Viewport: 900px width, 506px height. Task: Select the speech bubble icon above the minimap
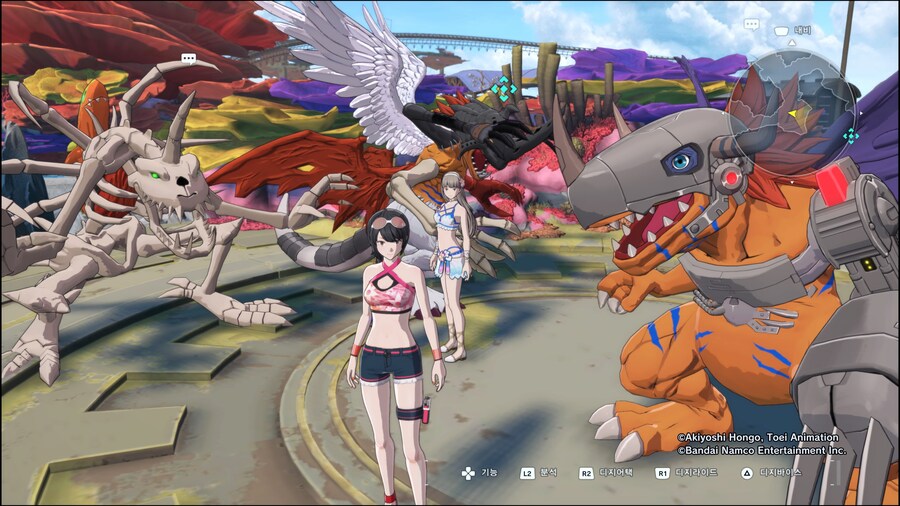coord(751,24)
